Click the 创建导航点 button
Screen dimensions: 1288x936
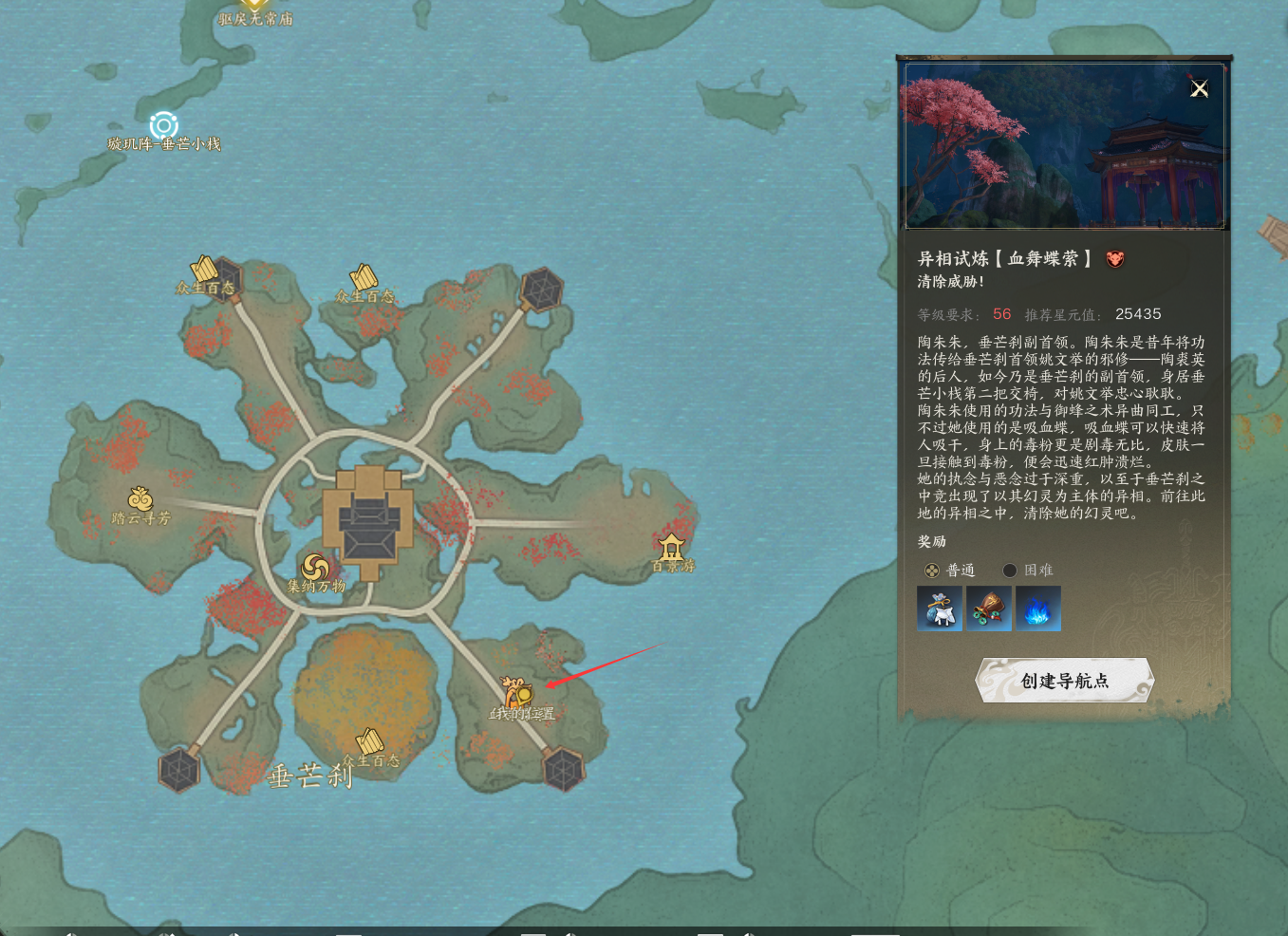tap(1064, 681)
